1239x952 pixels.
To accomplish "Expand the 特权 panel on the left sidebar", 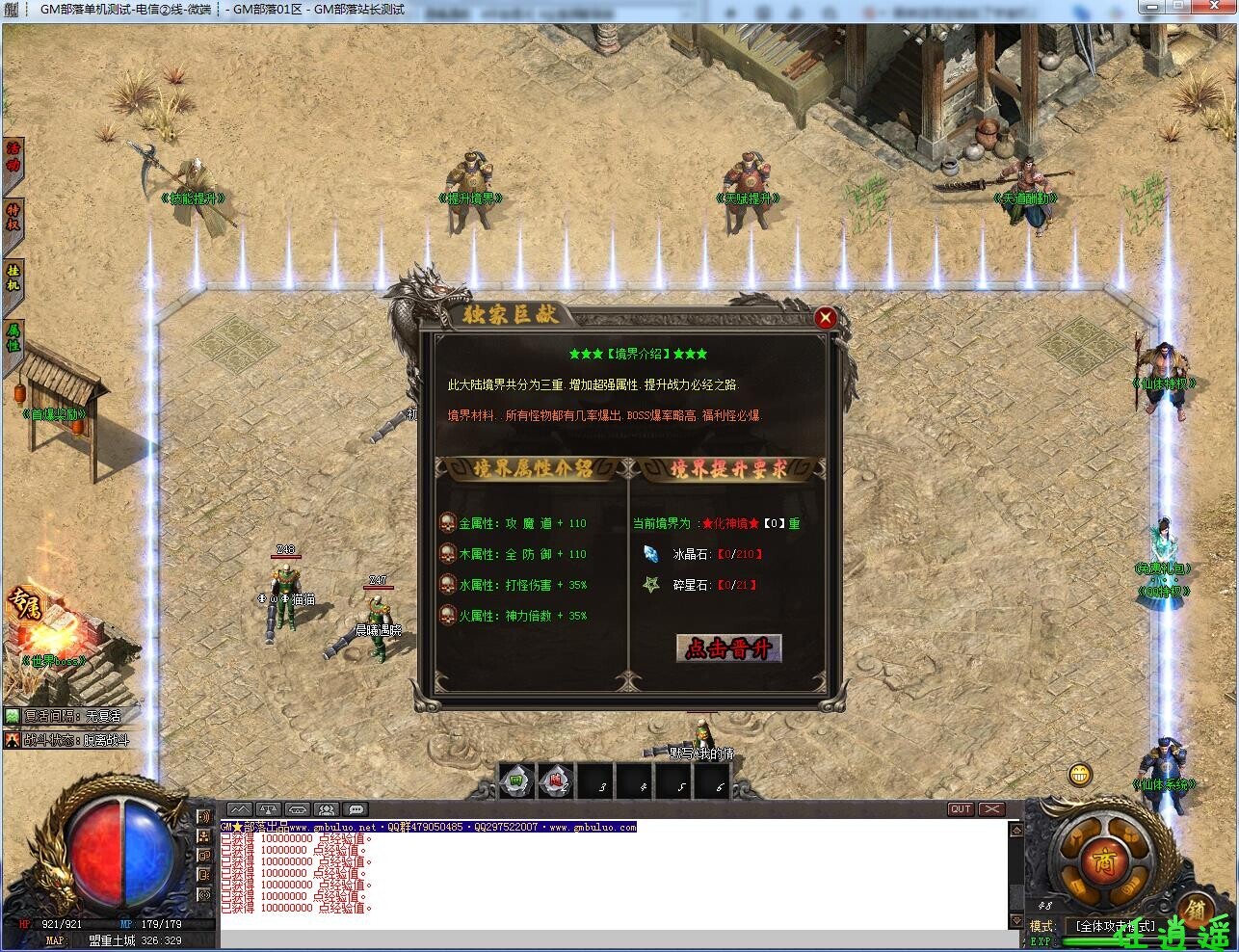I will point(13,217).
